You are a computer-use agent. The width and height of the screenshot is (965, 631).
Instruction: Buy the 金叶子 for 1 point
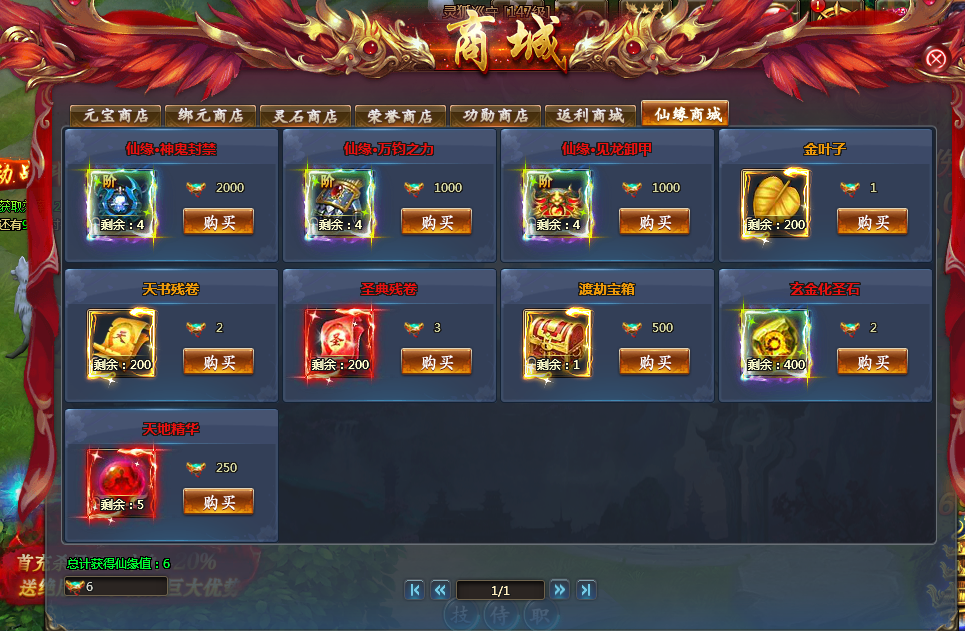872,222
